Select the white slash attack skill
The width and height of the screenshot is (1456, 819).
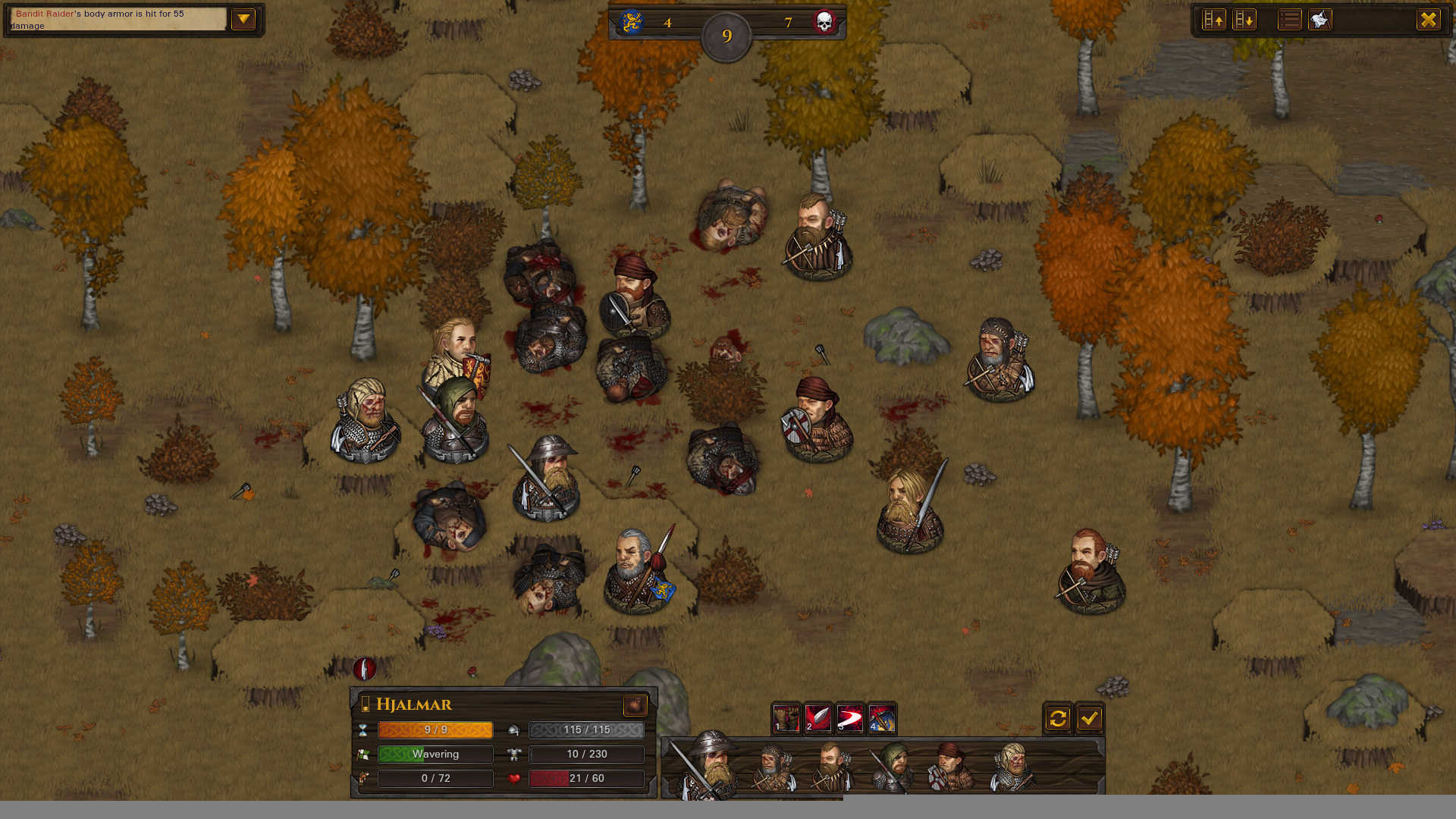(849, 717)
